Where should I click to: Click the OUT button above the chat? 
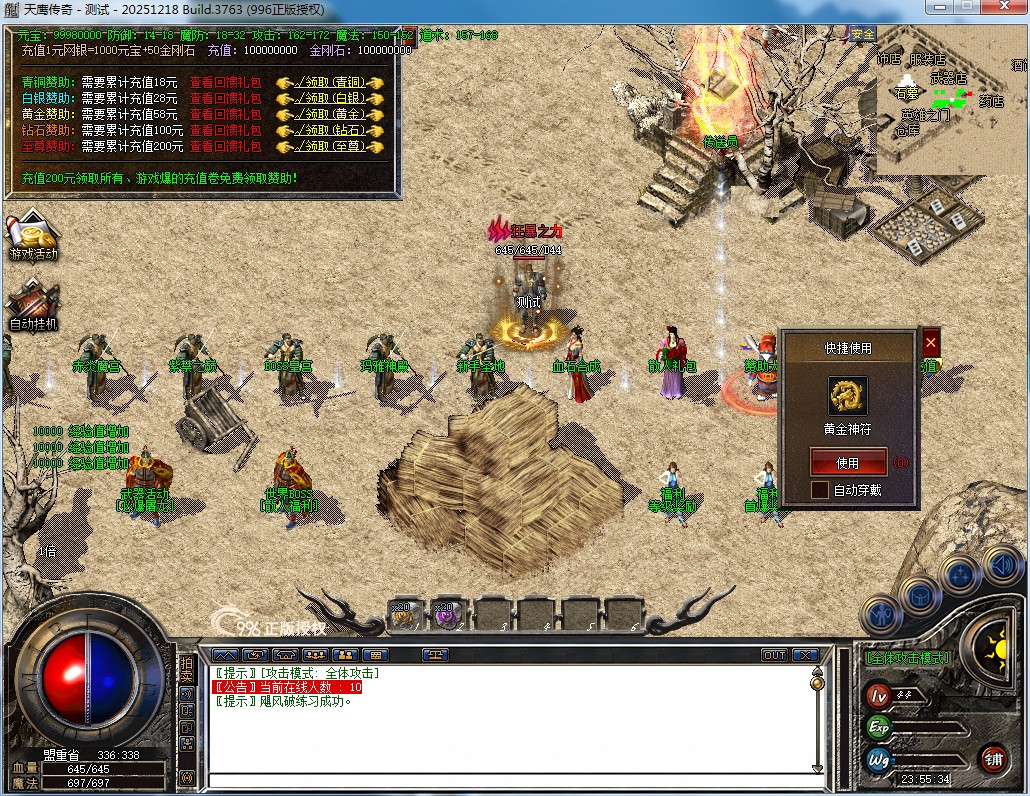point(774,655)
